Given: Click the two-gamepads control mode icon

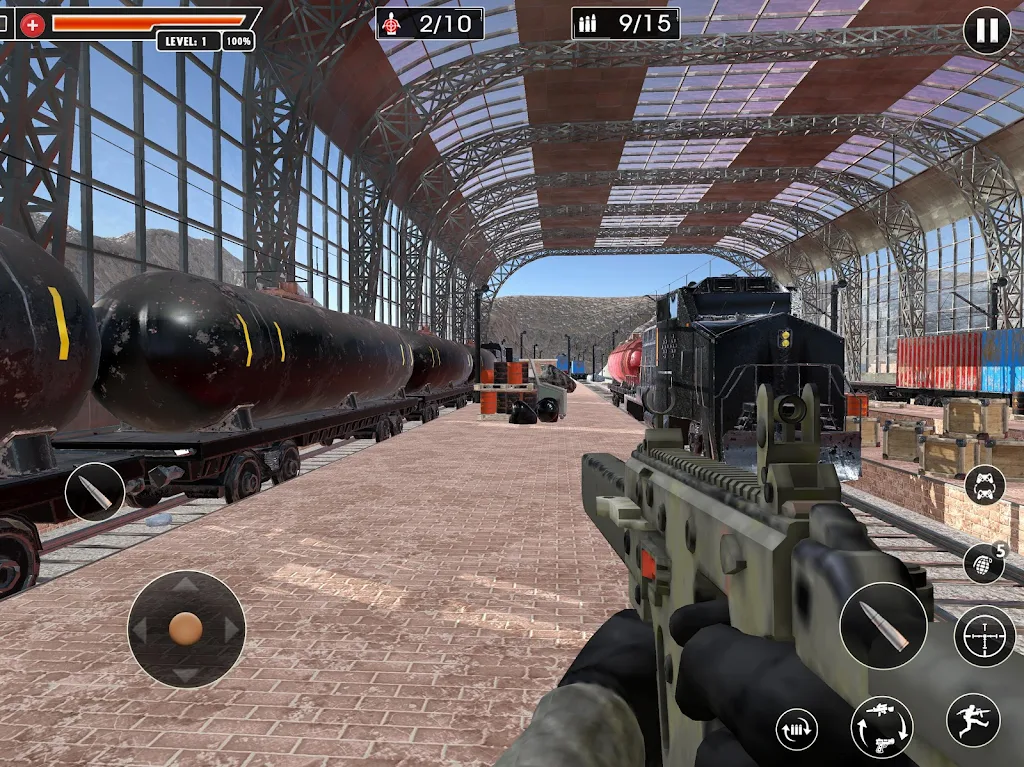Looking at the screenshot, I should pos(984,486).
